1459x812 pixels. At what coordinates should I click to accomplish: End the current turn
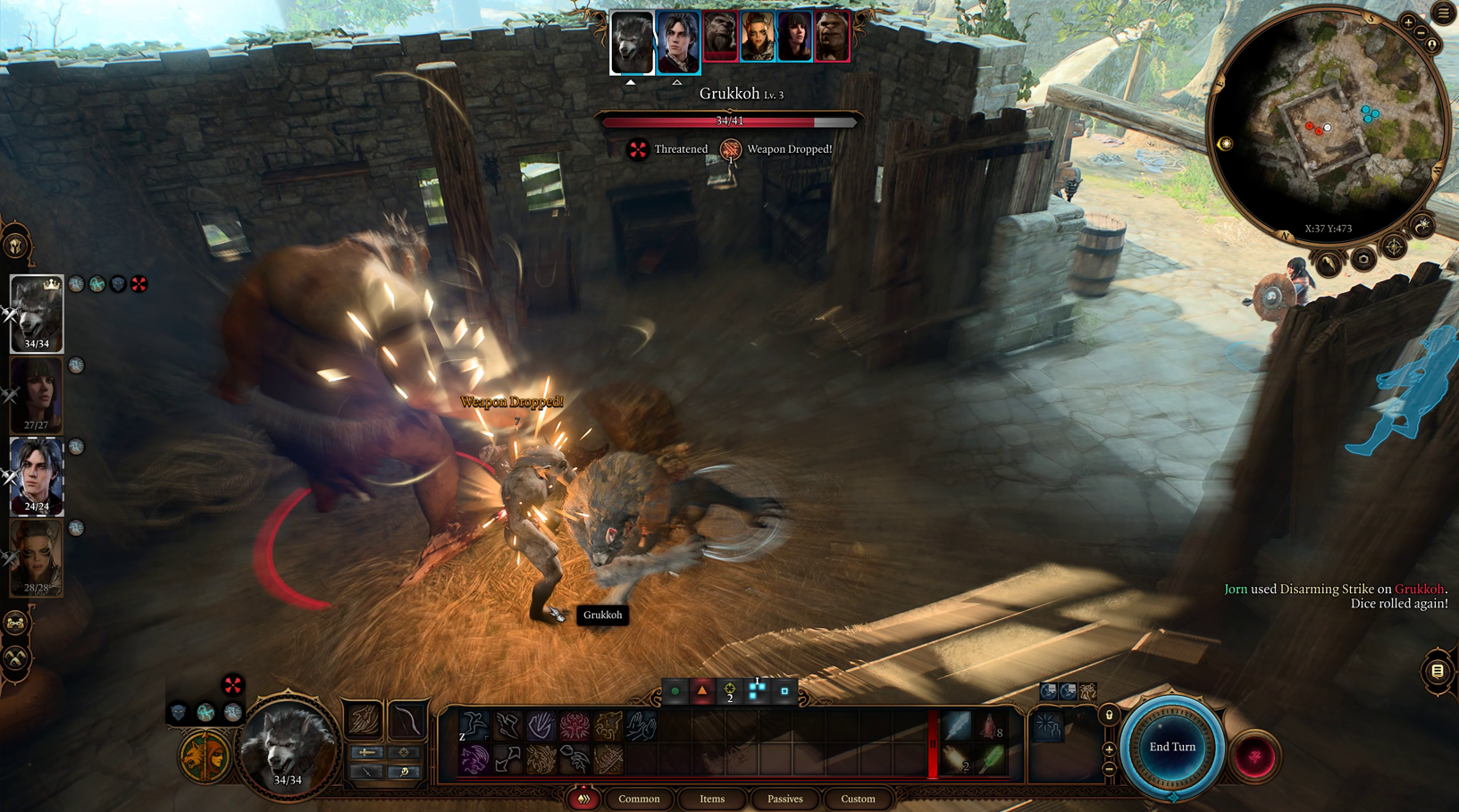[x=1172, y=748]
